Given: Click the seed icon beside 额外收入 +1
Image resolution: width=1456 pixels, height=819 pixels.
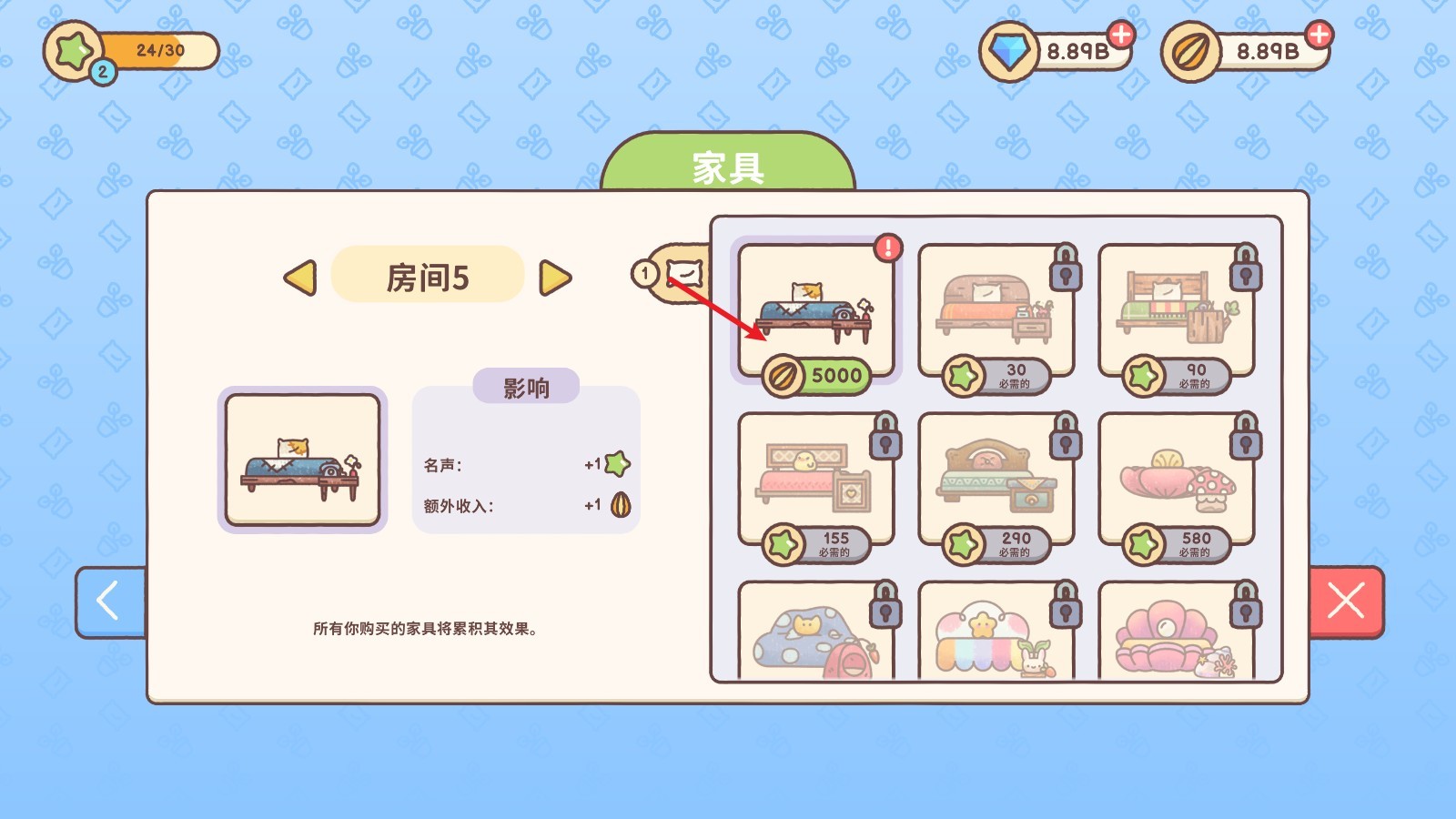Looking at the screenshot, I should 619,503.
